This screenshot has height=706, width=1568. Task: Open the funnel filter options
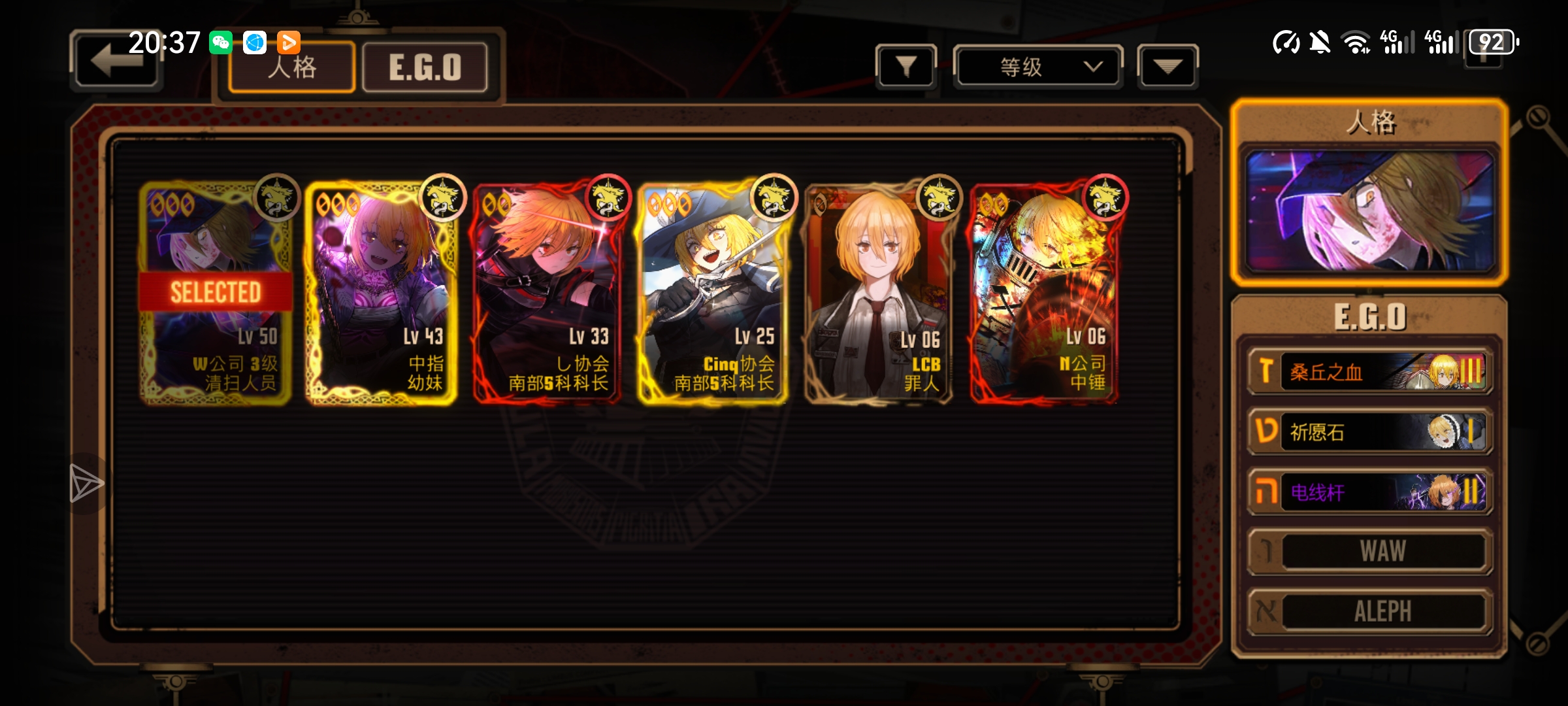pos(906,66)
